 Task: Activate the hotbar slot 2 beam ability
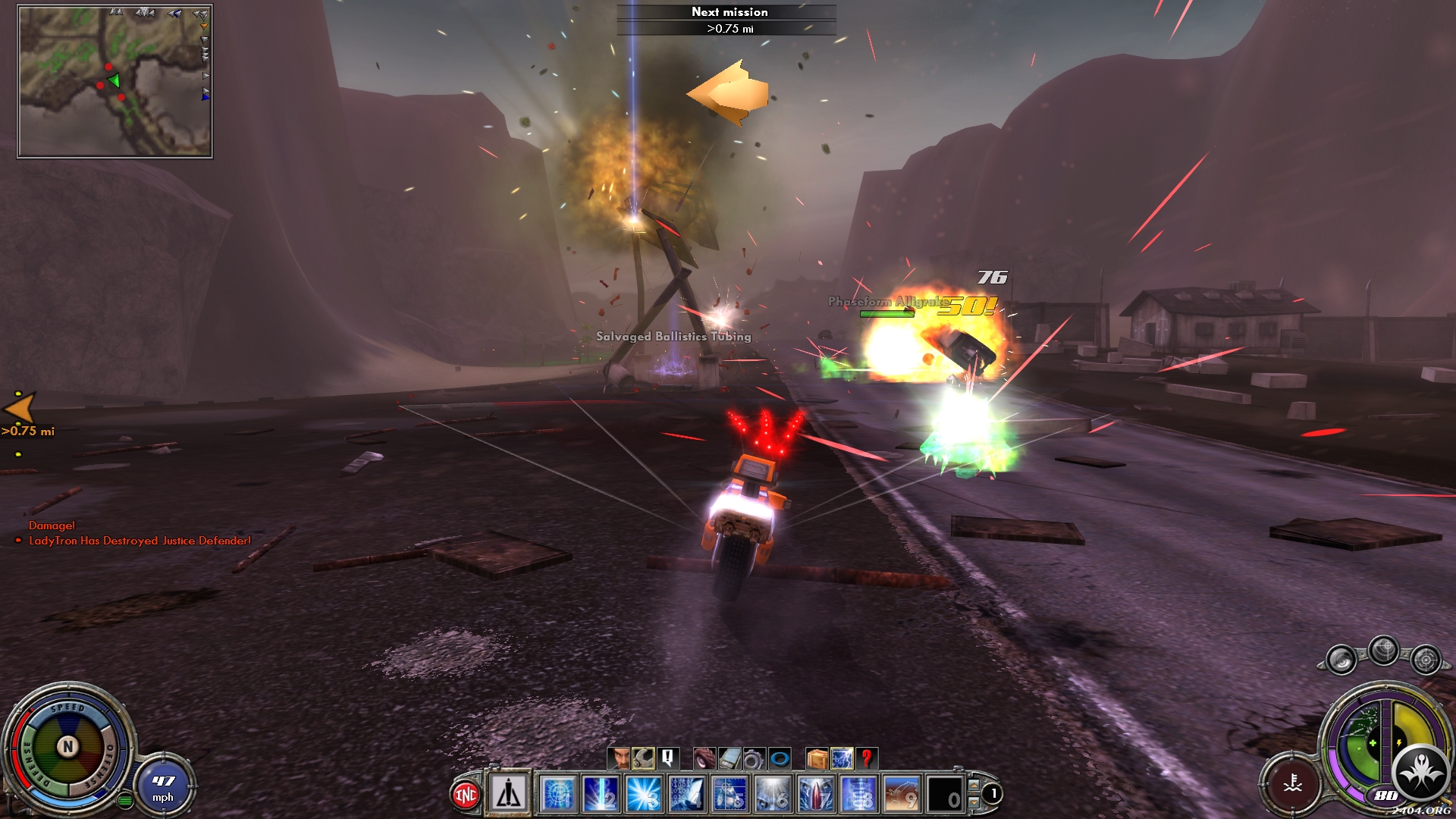[601, 794]
